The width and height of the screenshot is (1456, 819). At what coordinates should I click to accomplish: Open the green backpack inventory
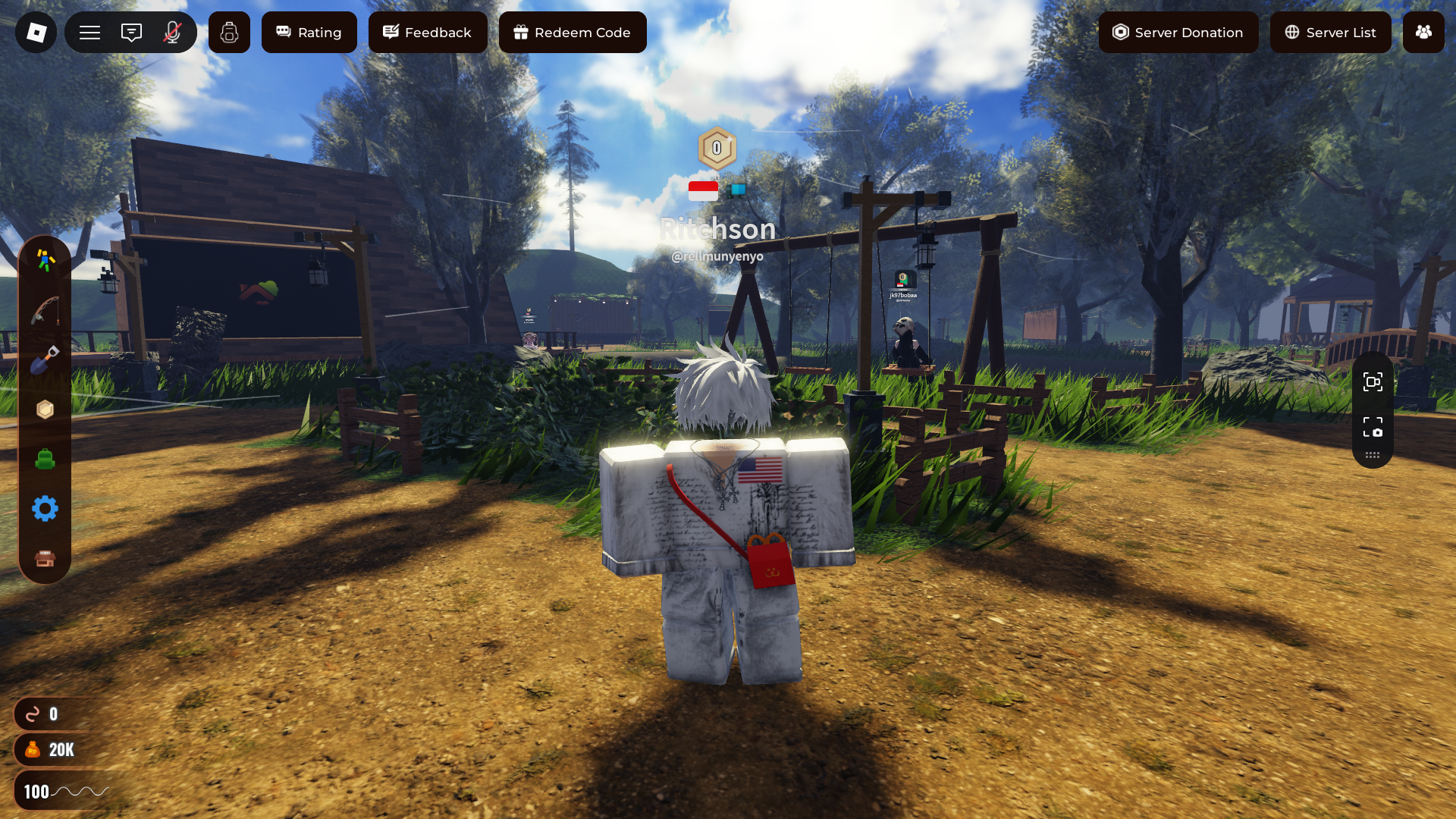point(45,459)
